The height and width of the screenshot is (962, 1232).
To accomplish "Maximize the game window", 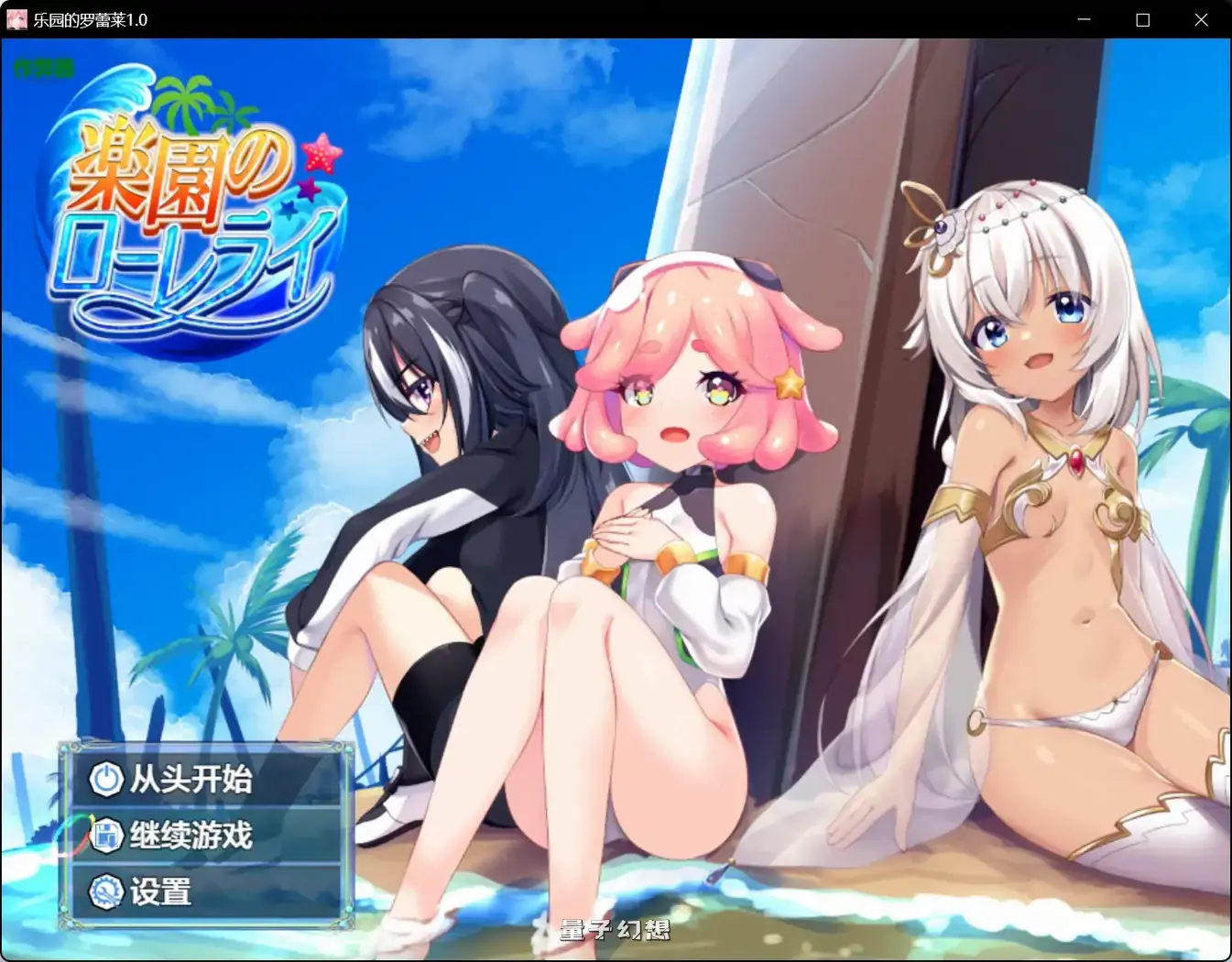I will 1141,19.
